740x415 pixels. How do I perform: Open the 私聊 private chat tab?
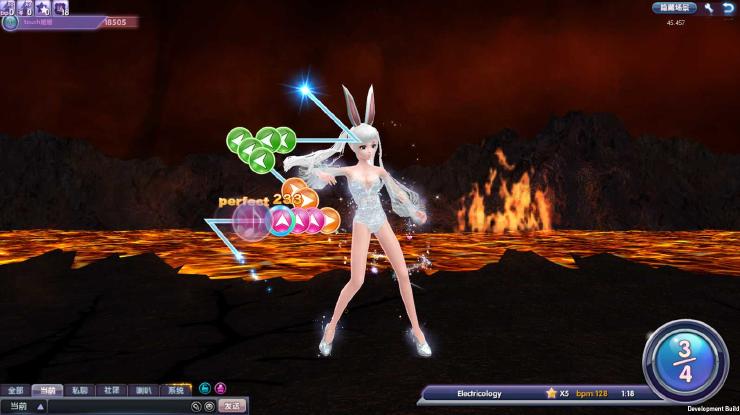point(79,390)
